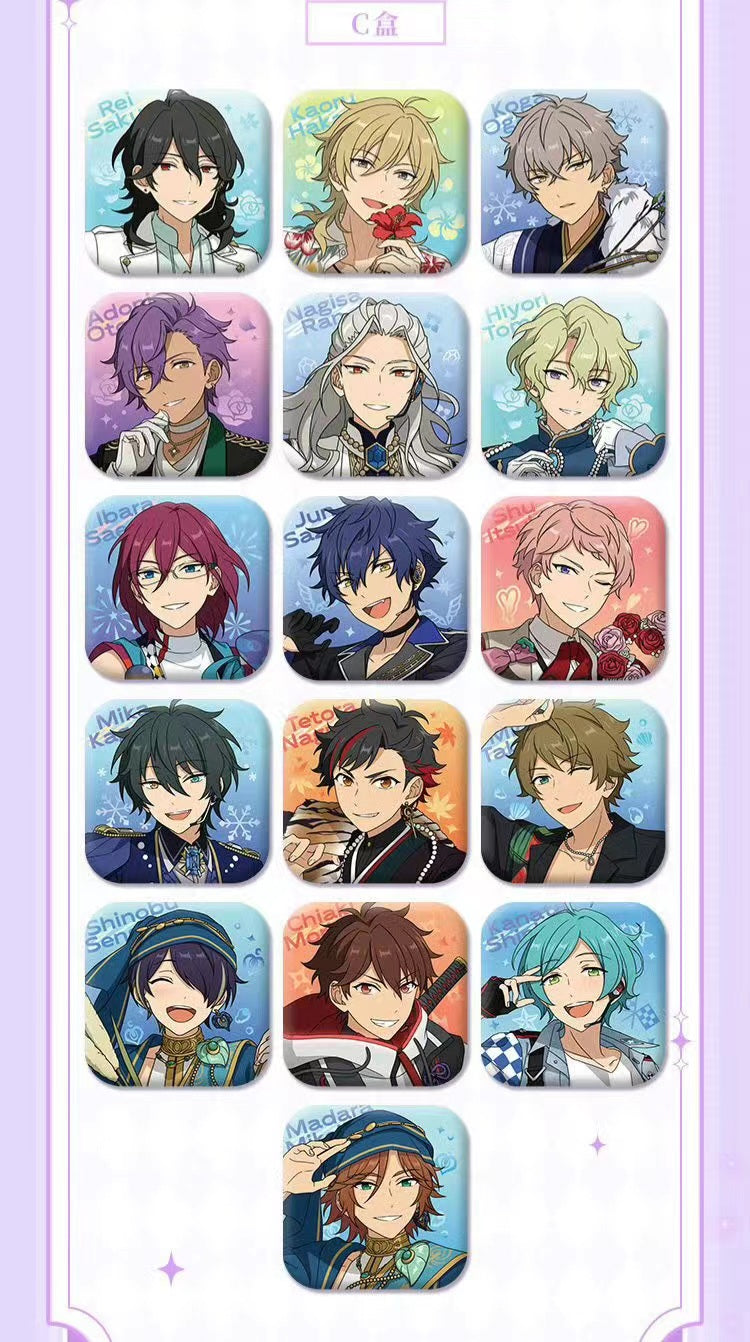750x1342 pixels.
Task: Select the Chiaki Morisawa badge
Action: point(375,994)
